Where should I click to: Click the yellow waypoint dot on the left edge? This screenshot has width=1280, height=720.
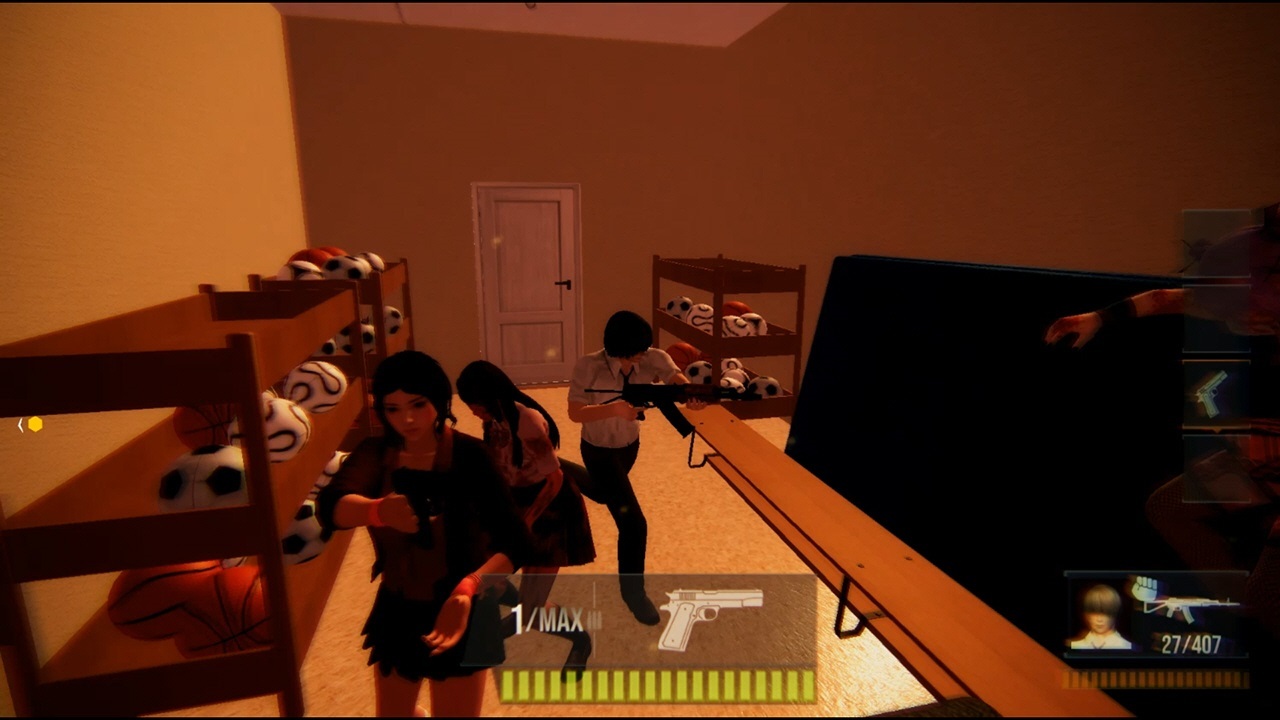point(33,424)
